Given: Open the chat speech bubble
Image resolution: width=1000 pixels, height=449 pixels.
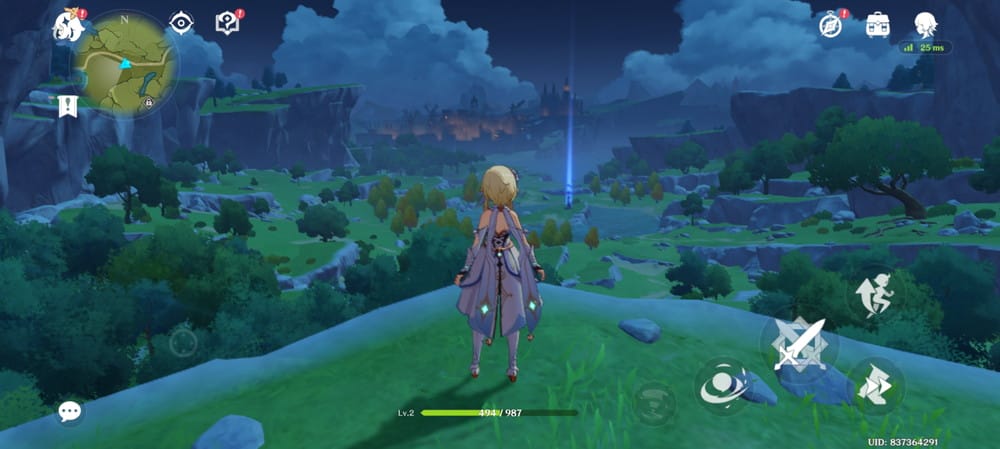Looking at the screenshot, I should (69, 410).
